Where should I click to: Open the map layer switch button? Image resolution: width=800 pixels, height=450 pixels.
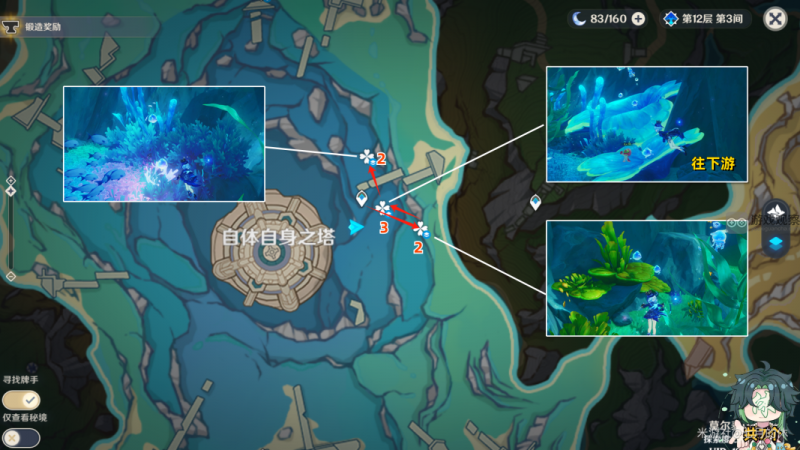pos(776,242)
